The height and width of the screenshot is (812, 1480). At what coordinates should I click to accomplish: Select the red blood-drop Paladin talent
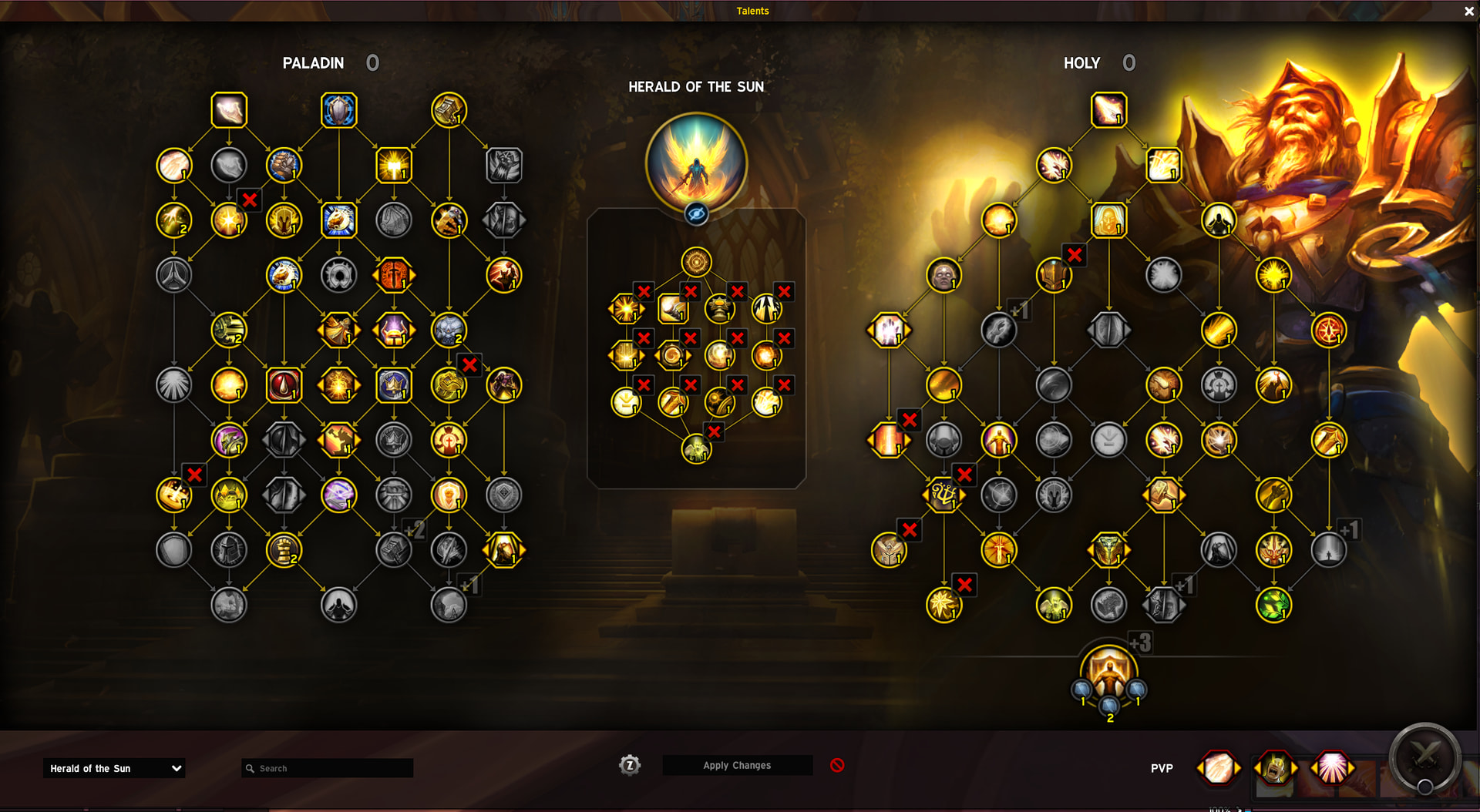click(x=284, y=385)
